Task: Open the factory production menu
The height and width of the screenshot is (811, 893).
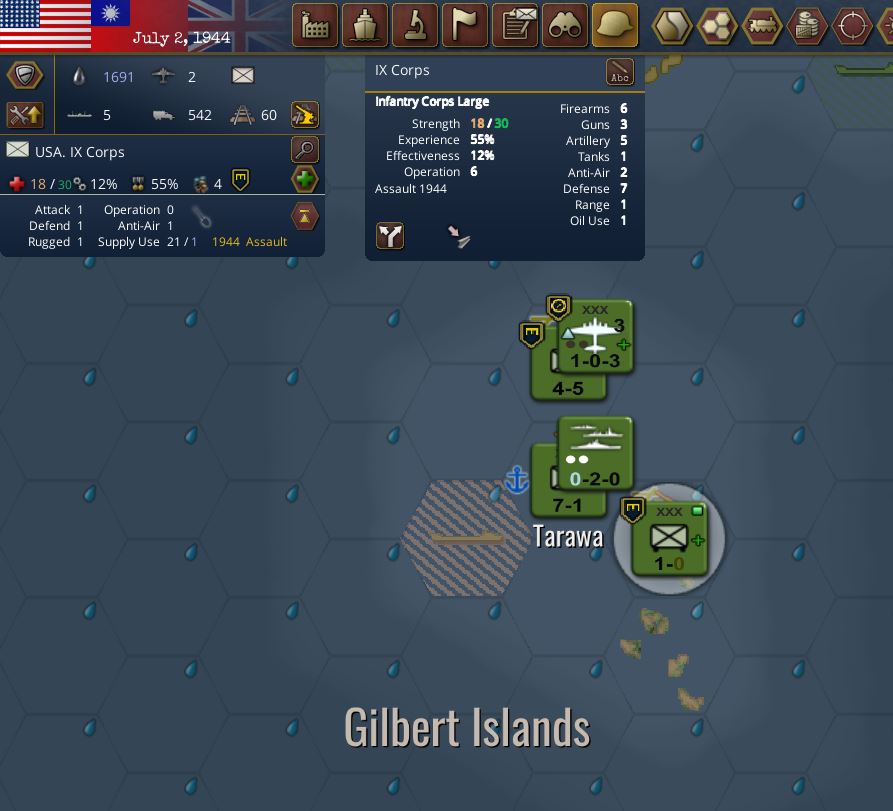Action: coord(315,26)
